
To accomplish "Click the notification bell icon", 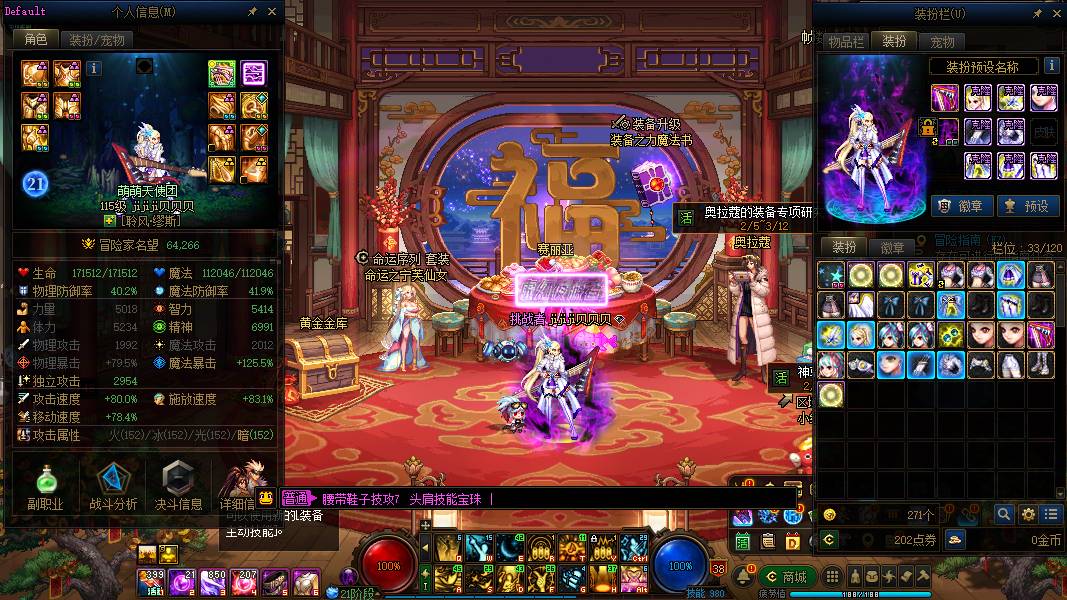I will click(x=745, y=577).
